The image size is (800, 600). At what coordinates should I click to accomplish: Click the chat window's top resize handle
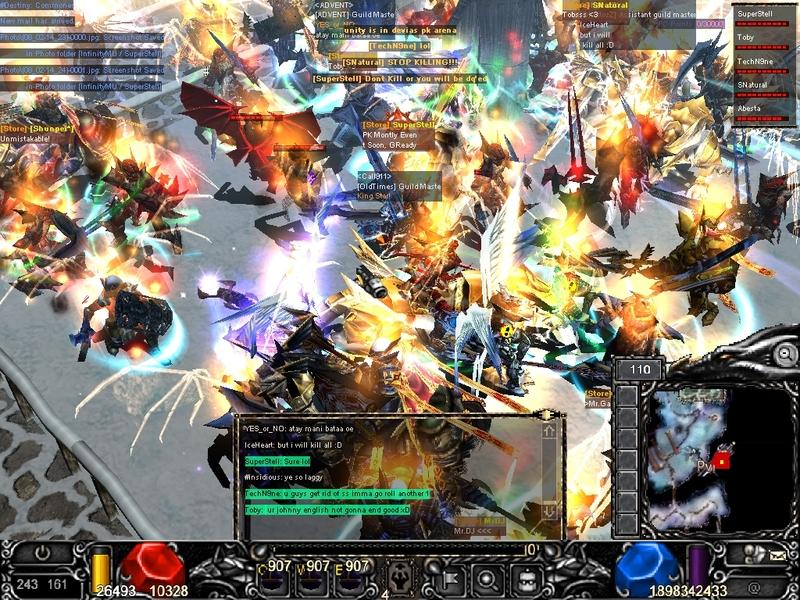click(x=547, y=414)
